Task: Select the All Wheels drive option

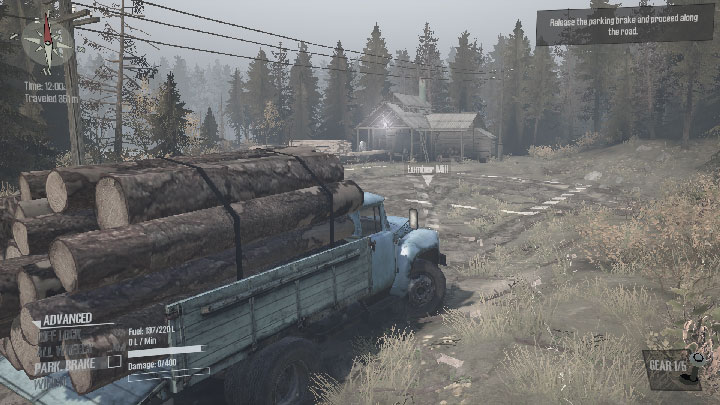Action: coord(58,348)
